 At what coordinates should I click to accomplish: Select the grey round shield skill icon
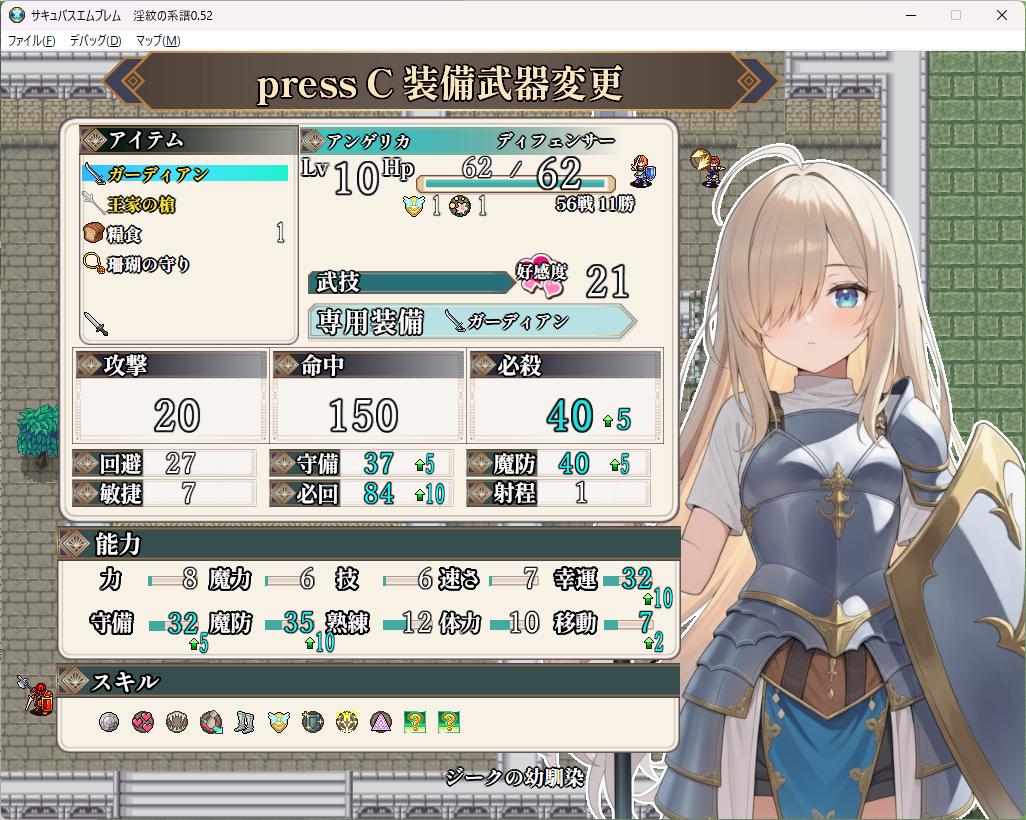(x=109, y=721)
